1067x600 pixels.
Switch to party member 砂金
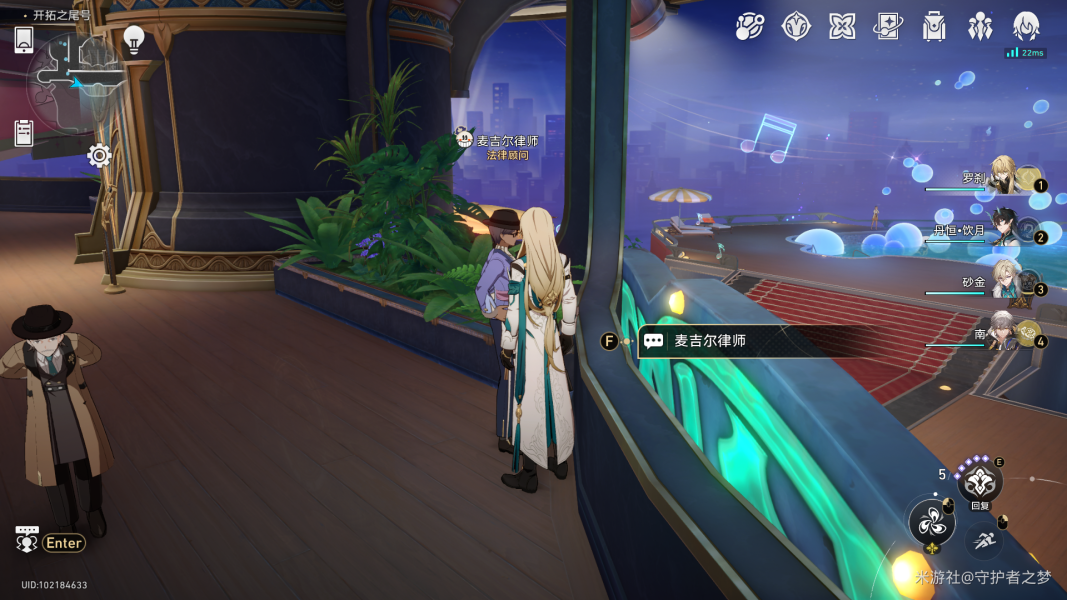point(1005,283)
